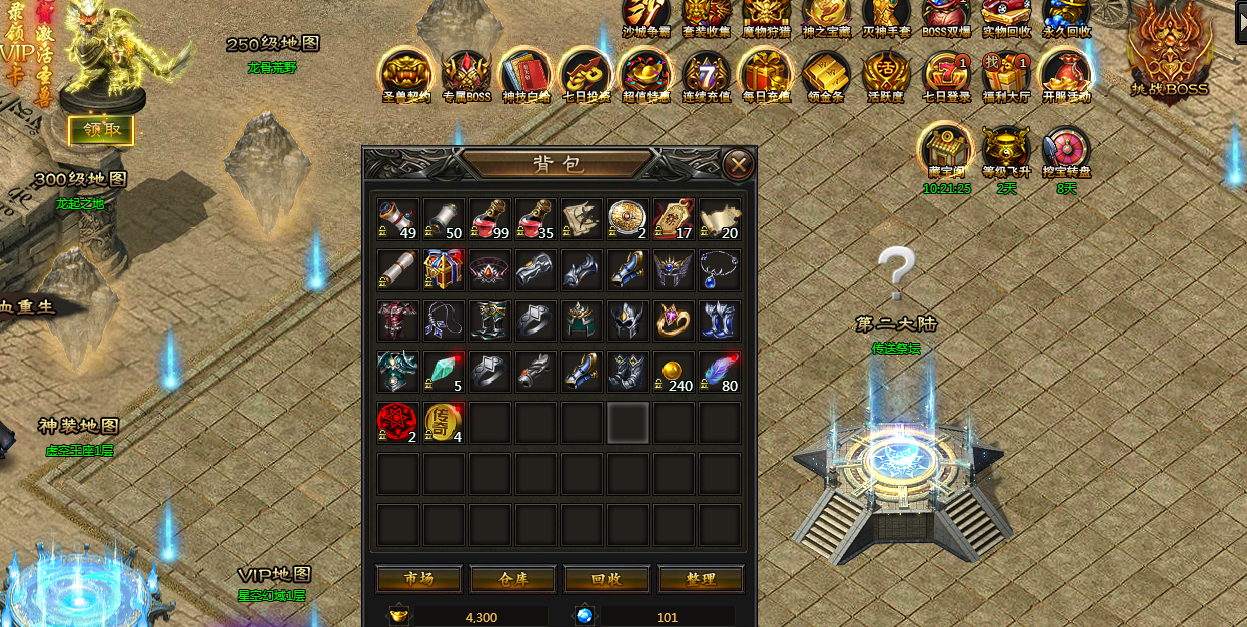Screen dimensions: 1247x627
Task: Open the 领金条 gold bar reward
Action: coord(826,74)
